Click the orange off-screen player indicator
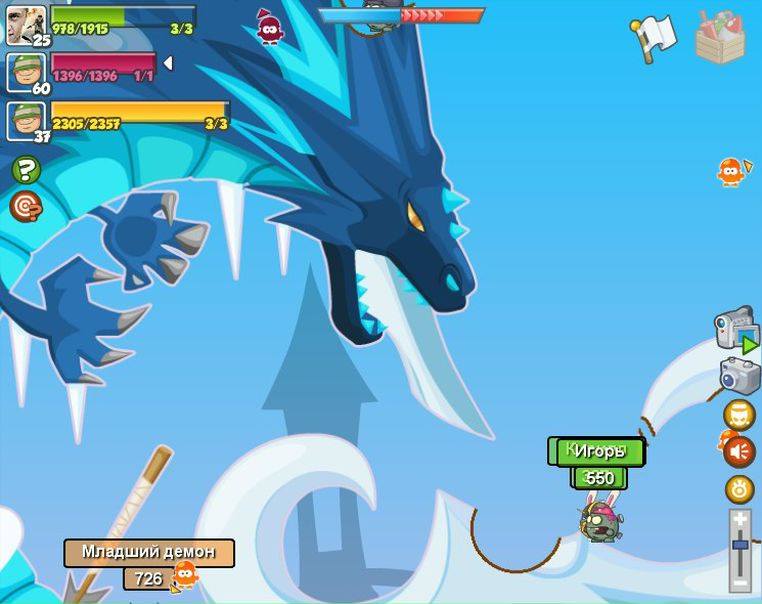The width and height of the screenshot is (762, 604). tap(731, 172)
